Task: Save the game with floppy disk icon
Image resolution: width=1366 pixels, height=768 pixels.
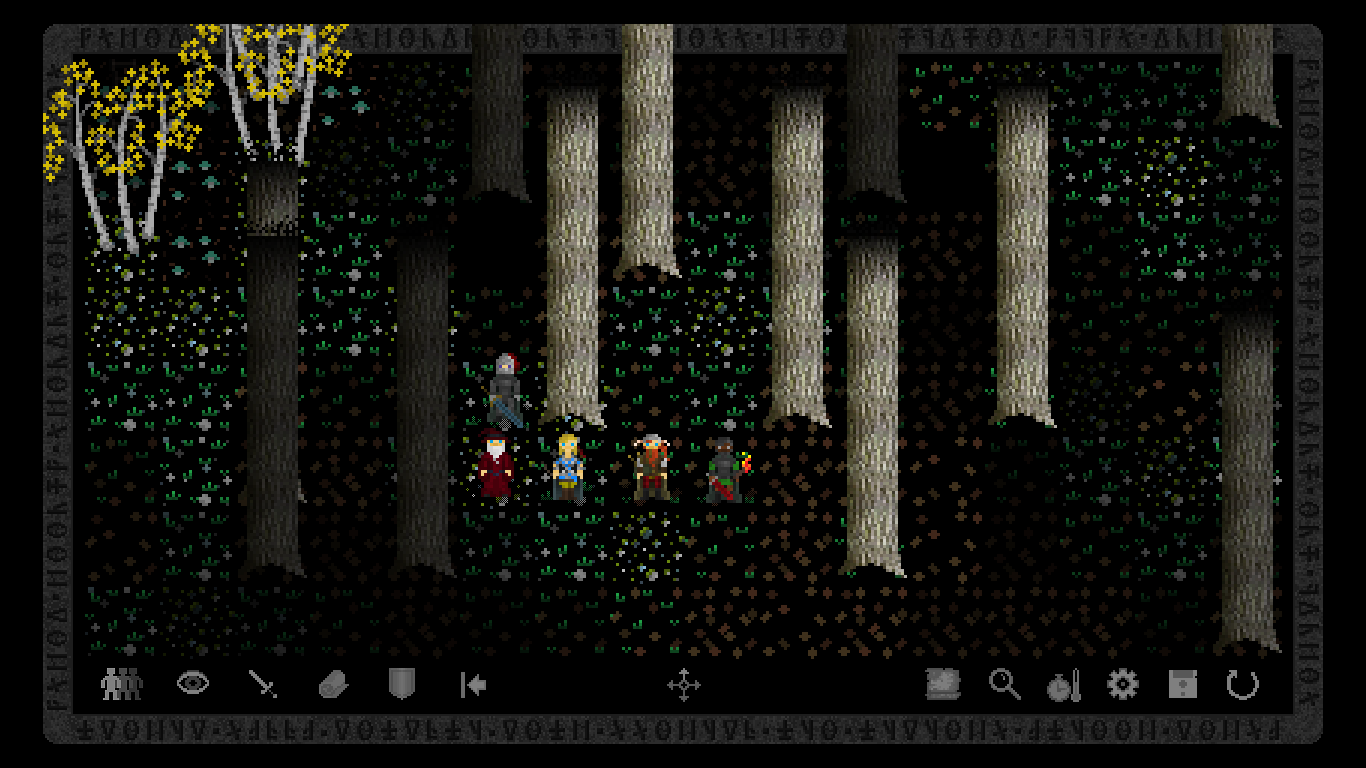Action: pos(1181,683)
